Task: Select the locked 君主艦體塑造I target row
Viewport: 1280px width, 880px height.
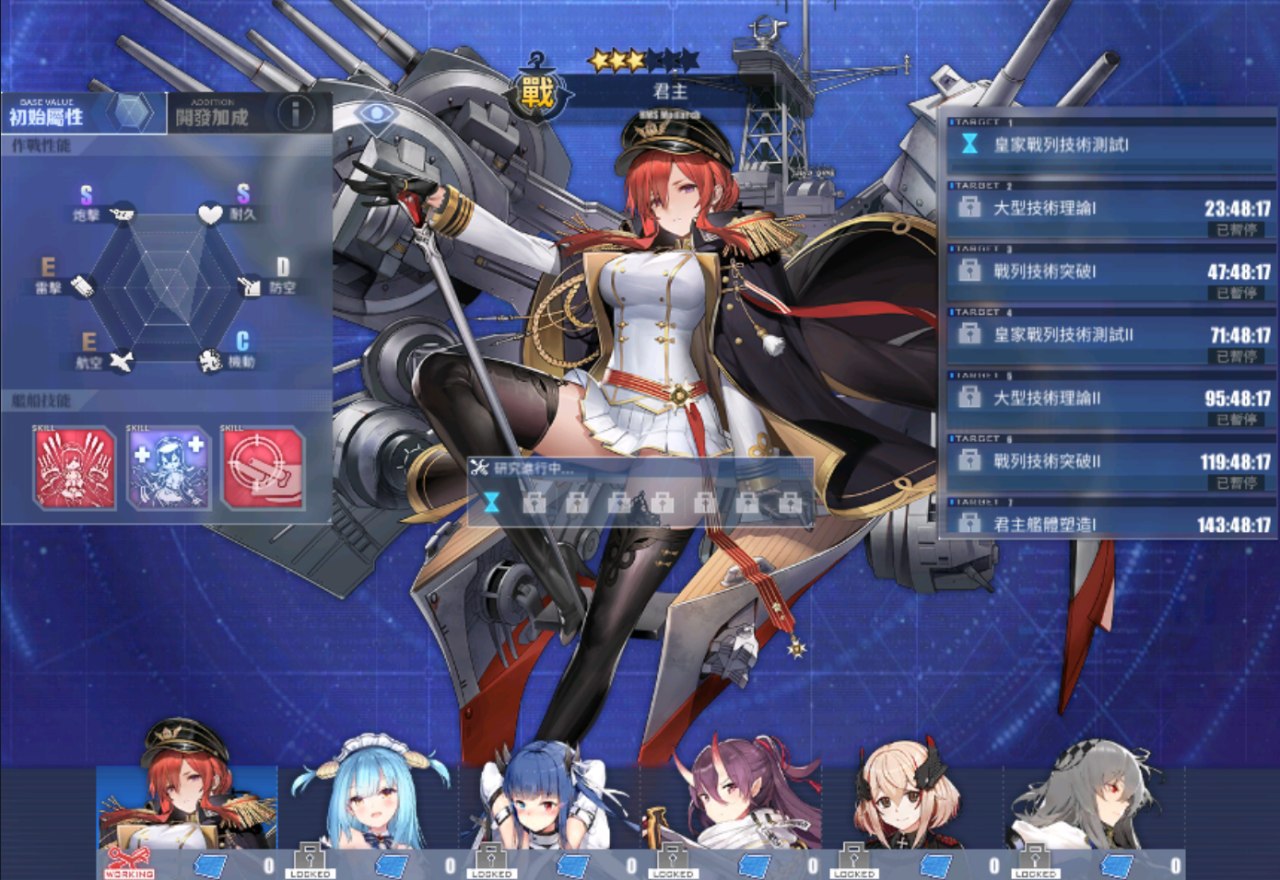Action: [1110, 522]
